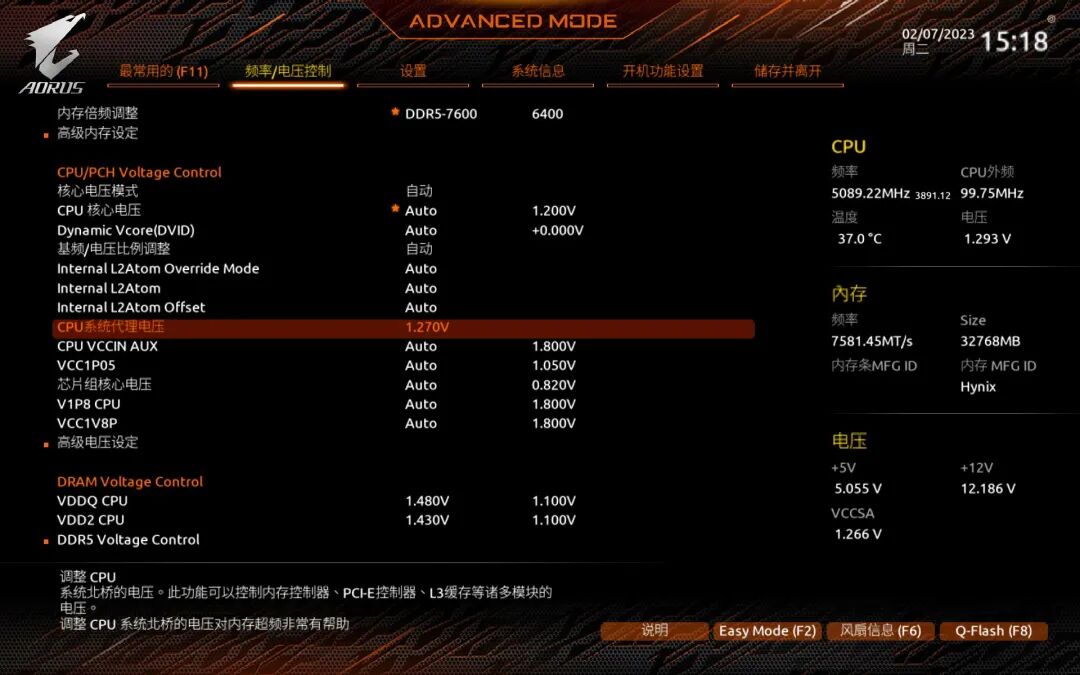Switch to the 系统信息 tab
The width and height of the screenshot is (1080, 675).
pyautogui.click(x=538, y=71)
